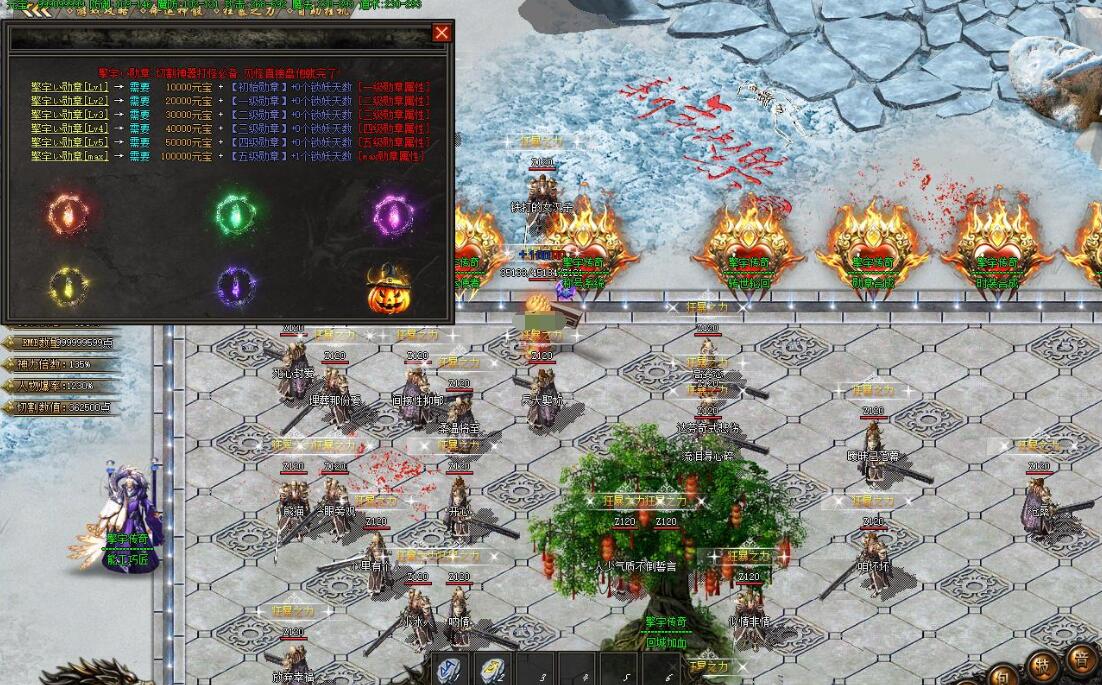Choose the magenta glowing orb icon
This screenshot has width=1102, height=685.
(392, 214)
